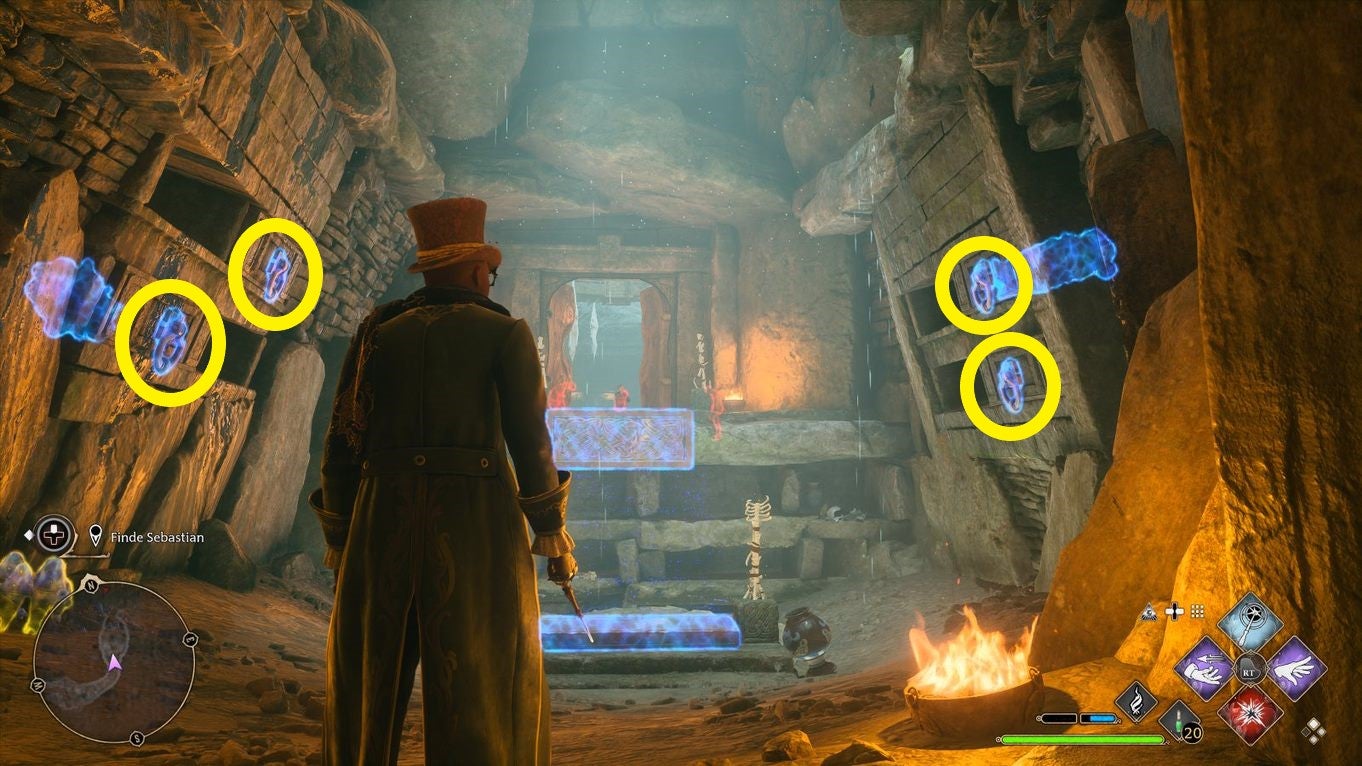Image resolution: width=1362 pixels, height=766 pixels.
Task: Click the player arrow inside the minimap
Action: (115, 663)
